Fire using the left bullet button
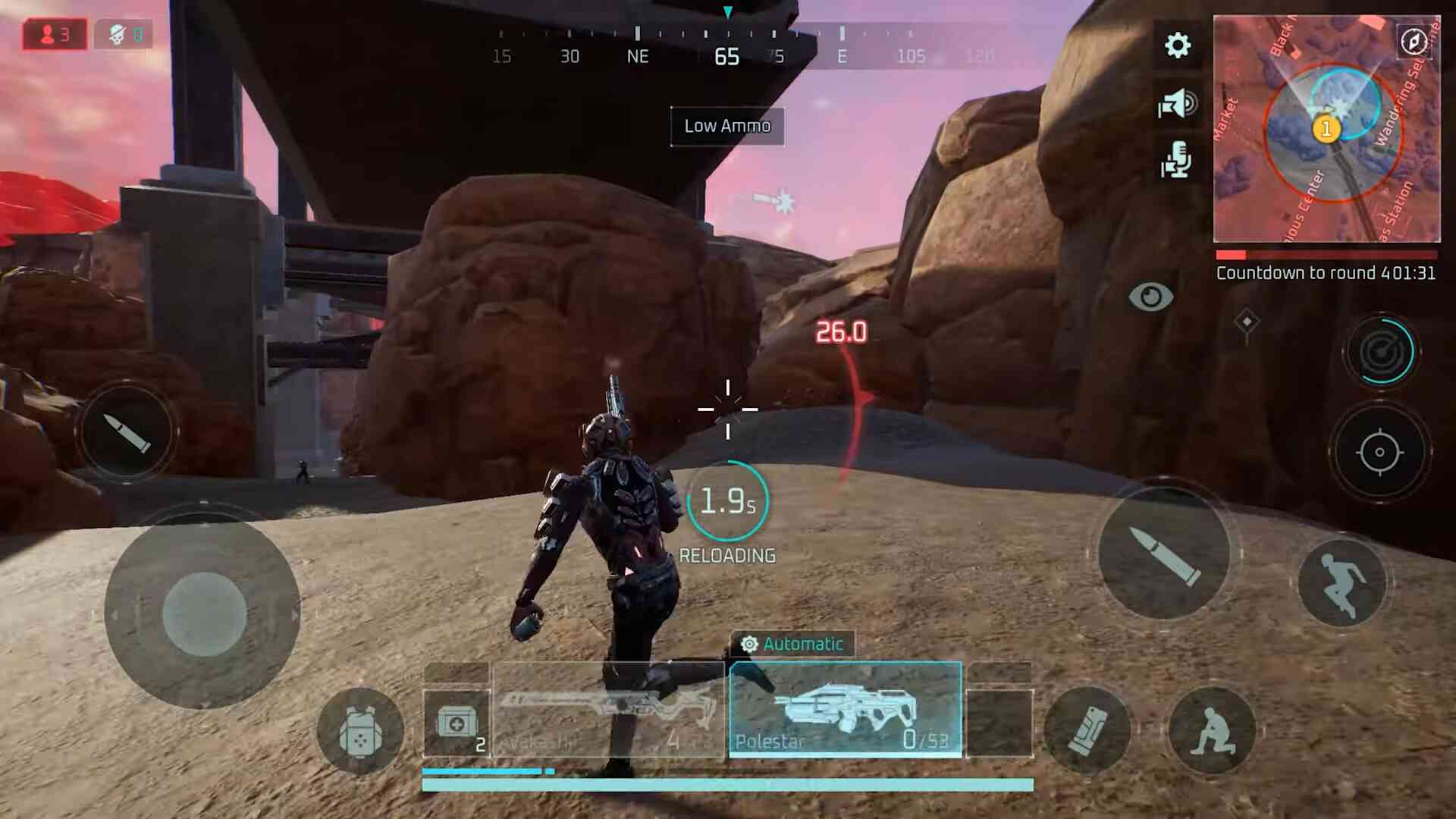The image size is (1456, 819). [127, 433]
